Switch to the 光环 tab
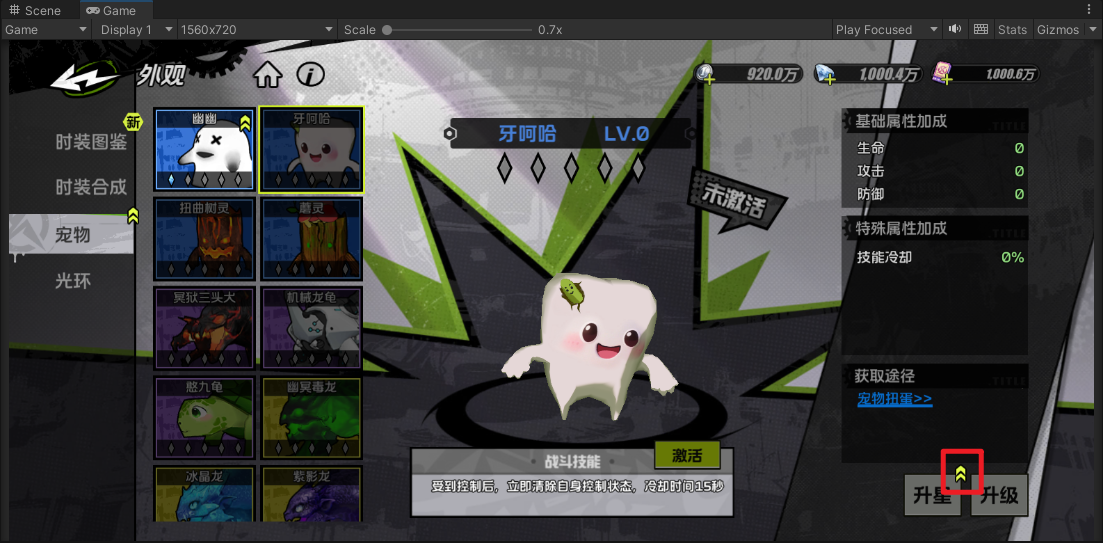The image size is (1103, 543). 73,281
